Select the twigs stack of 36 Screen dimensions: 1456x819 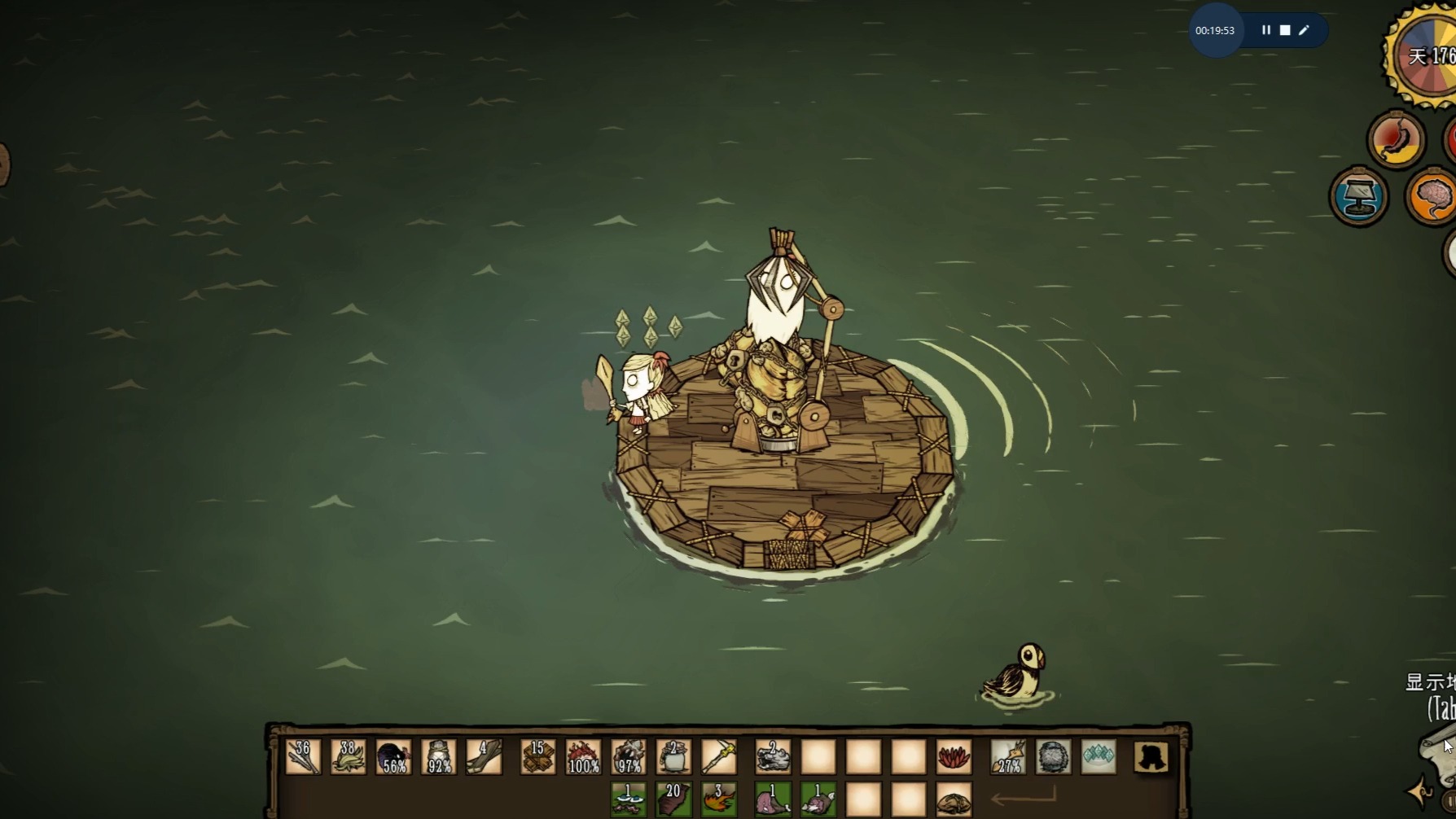[x=303, y=757]
